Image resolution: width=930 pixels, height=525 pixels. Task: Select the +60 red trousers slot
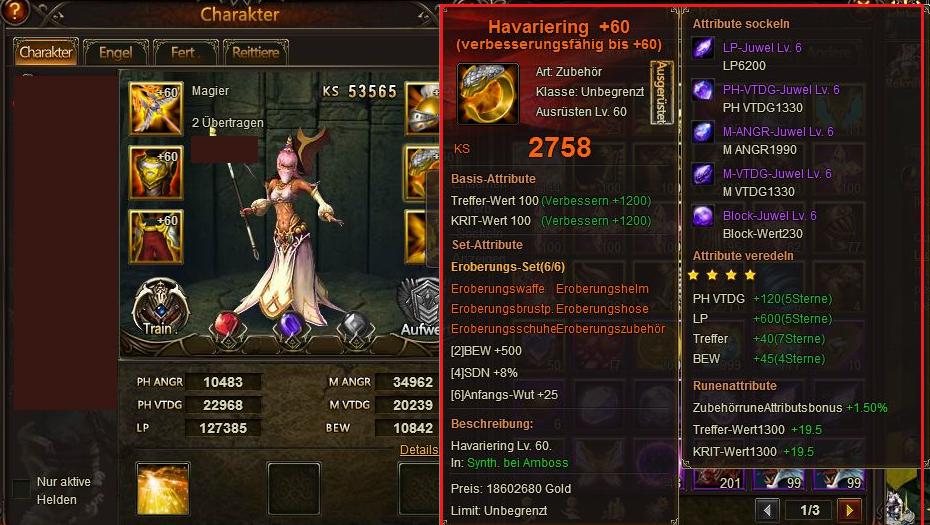tap(156, 236)
